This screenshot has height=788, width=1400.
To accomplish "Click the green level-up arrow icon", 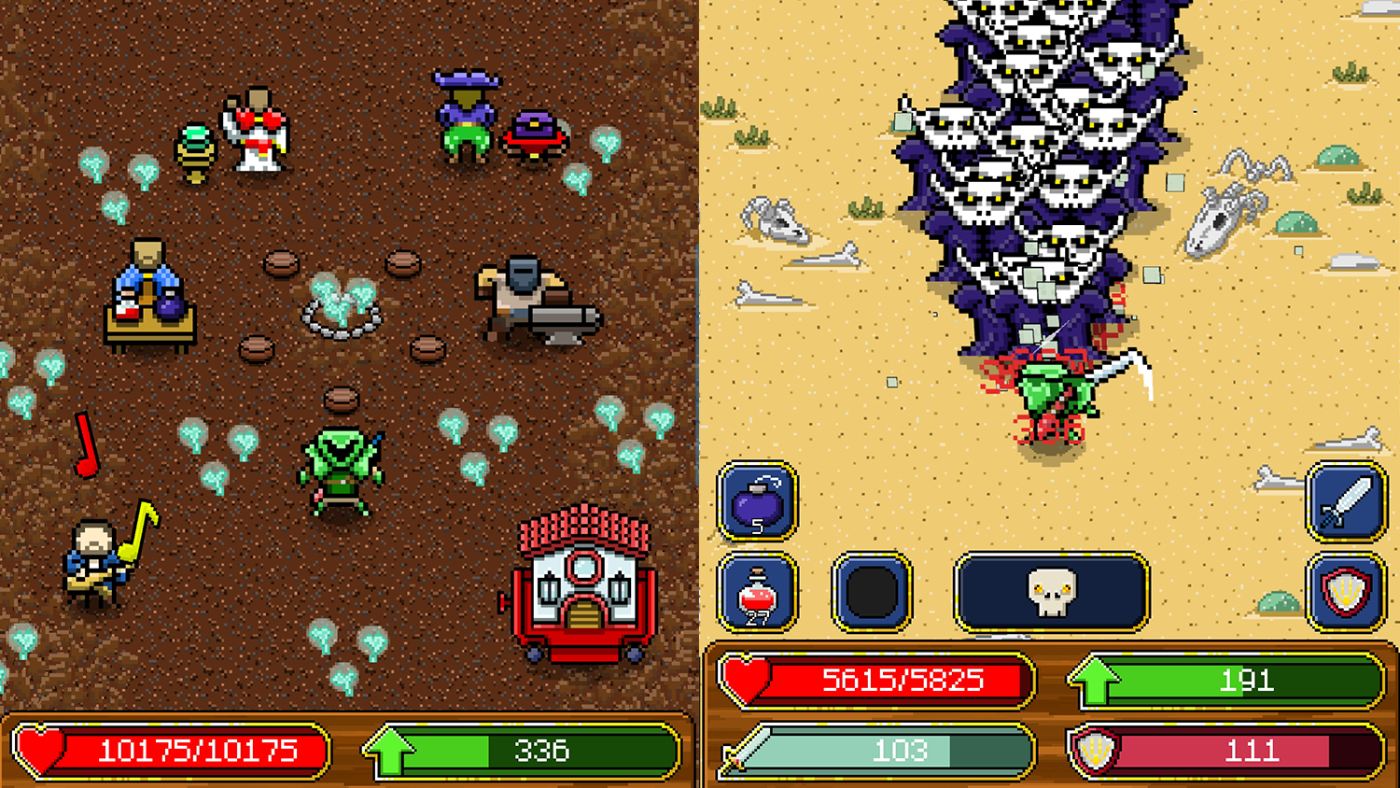I will [1096, 681].
